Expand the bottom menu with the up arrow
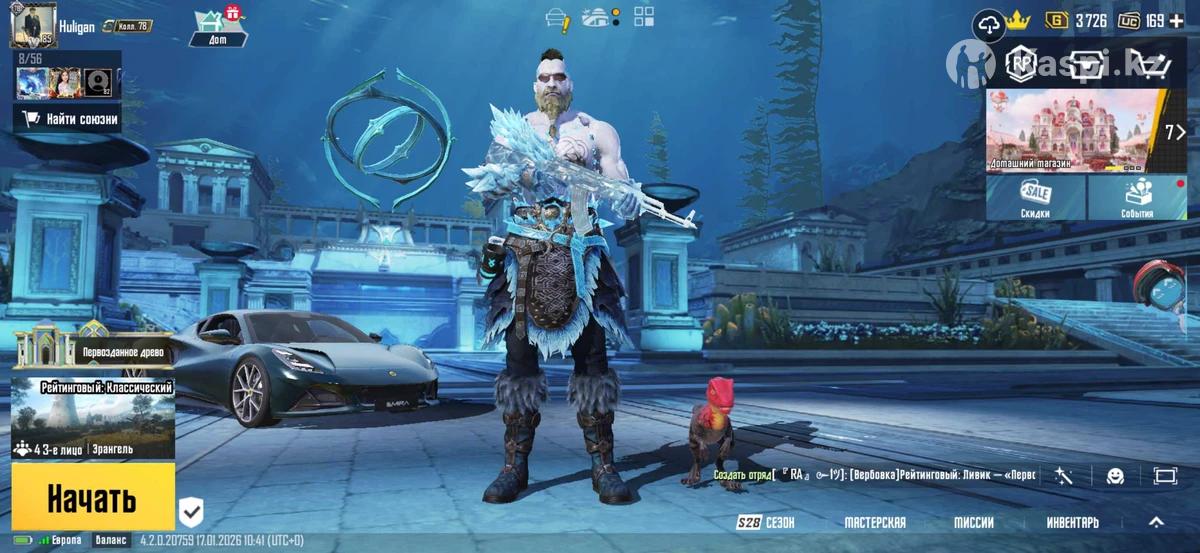This screenshot has width=1200, height=553. click(x=1156, y=522)
